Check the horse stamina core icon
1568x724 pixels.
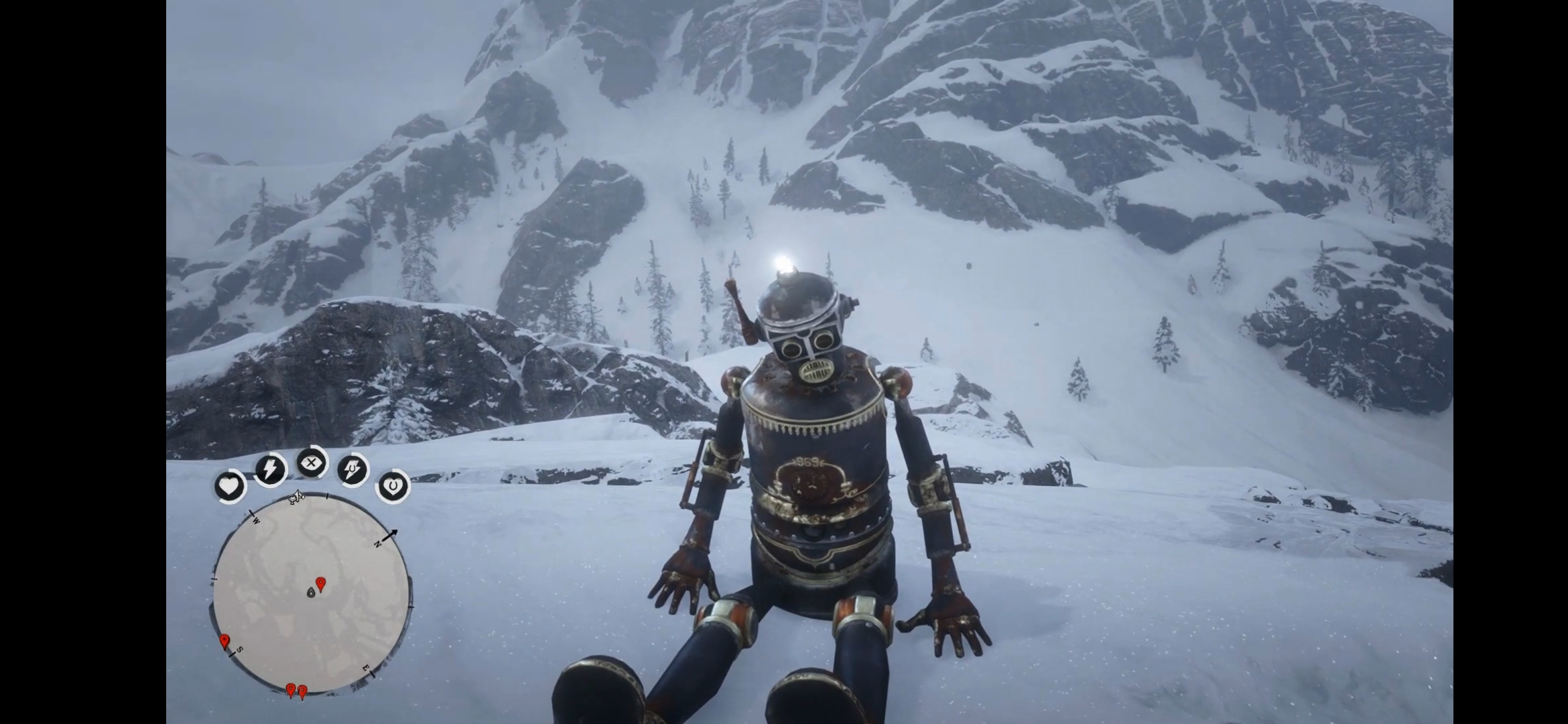pyautogui.click(x=352, y=469)
